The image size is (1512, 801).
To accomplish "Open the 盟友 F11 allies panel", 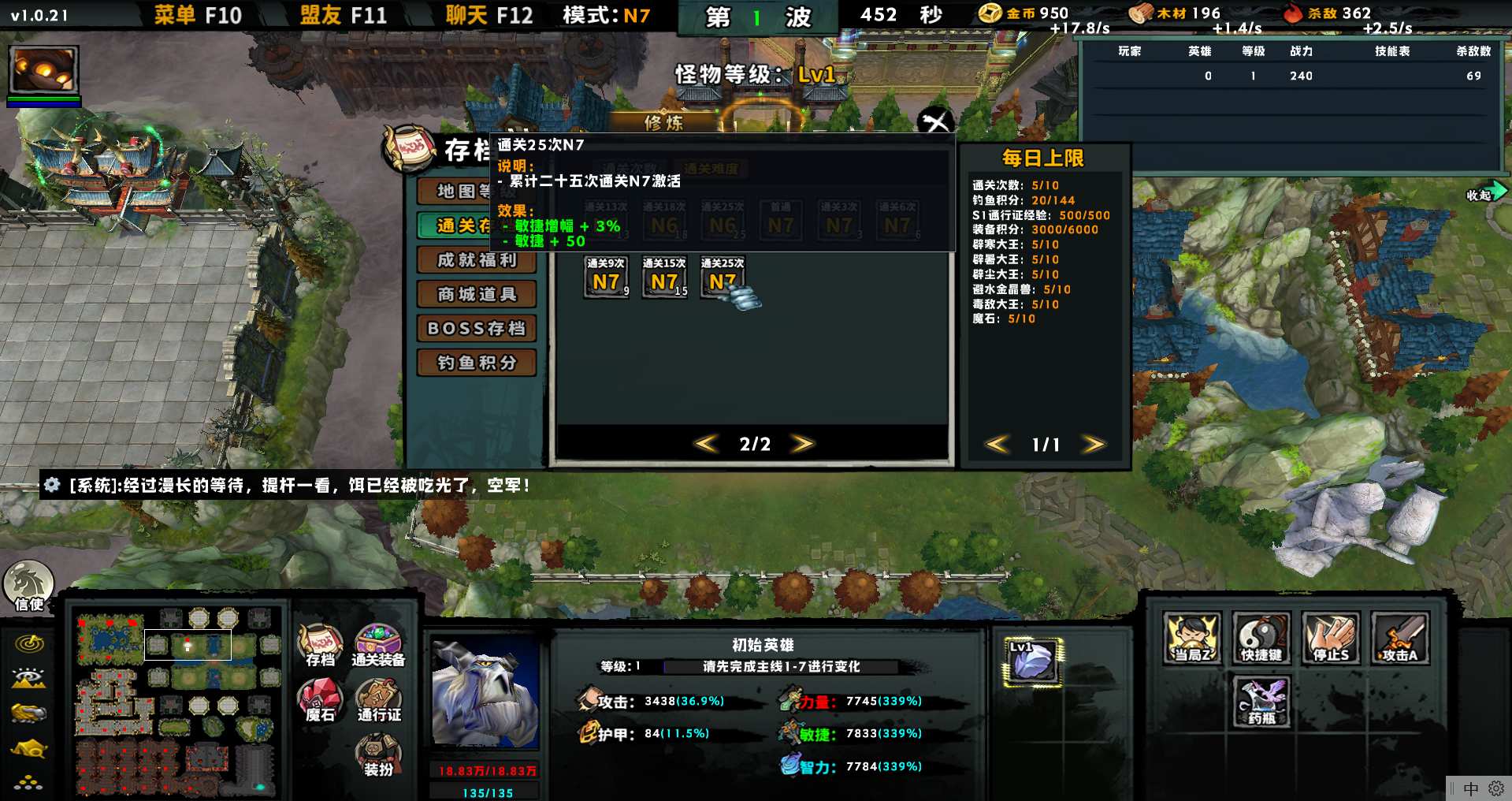I will [343, 15].
